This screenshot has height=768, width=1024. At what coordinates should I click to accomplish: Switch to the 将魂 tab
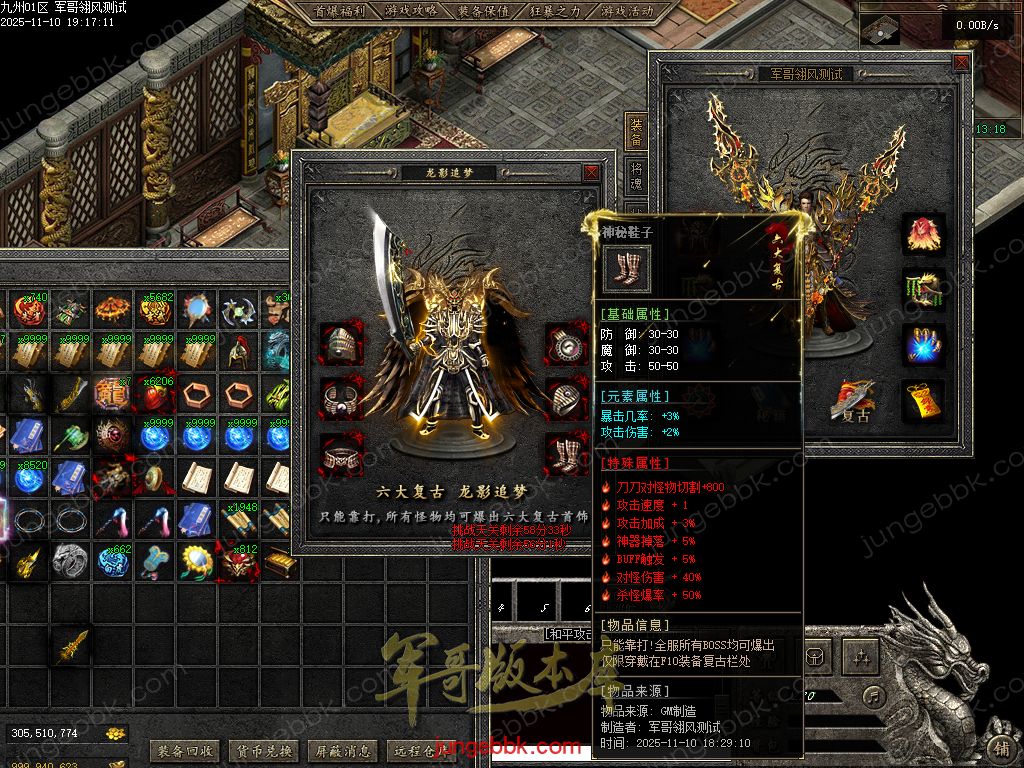(x=636, y=177)
